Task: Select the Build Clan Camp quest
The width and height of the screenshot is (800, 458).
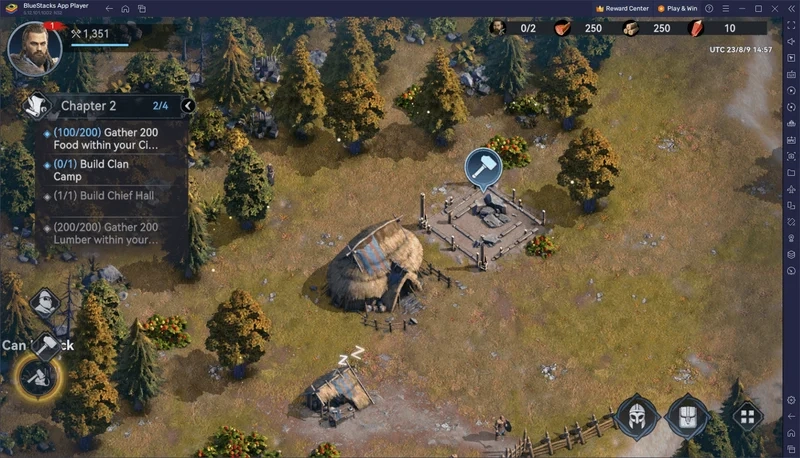Action: (112, 169)
